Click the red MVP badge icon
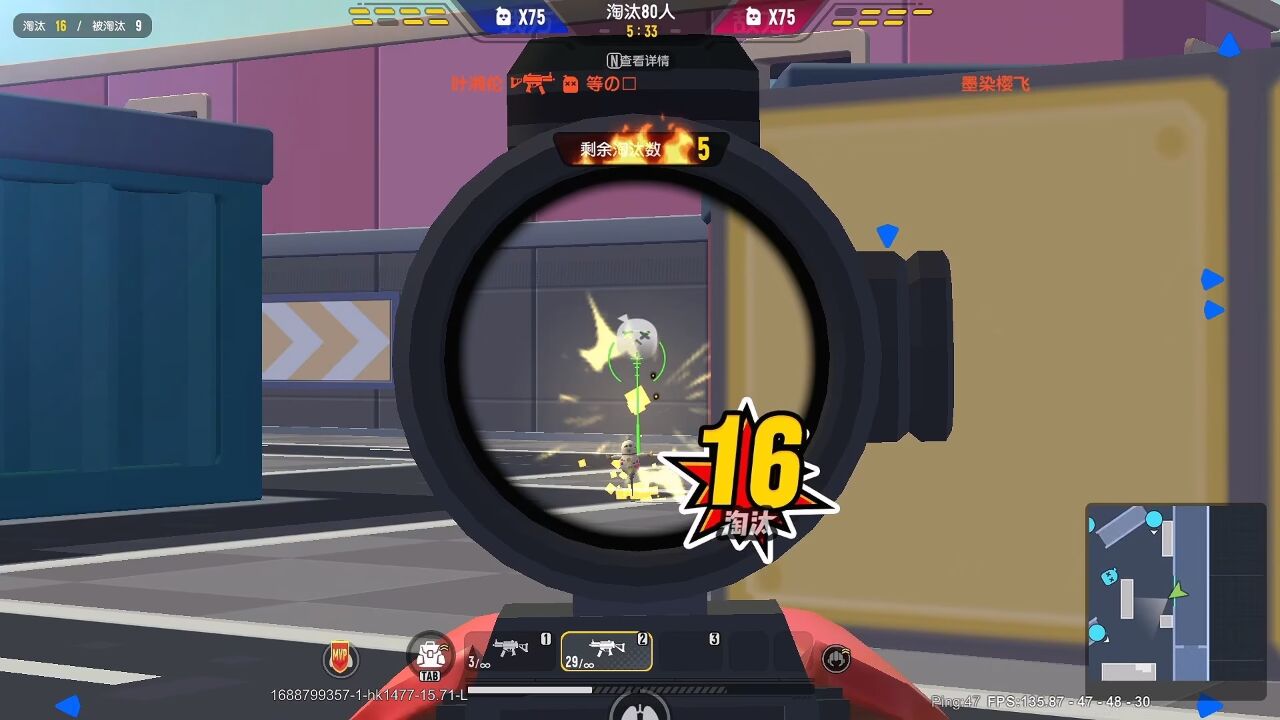The image size is (1280, 720). (x=340, y=659)
